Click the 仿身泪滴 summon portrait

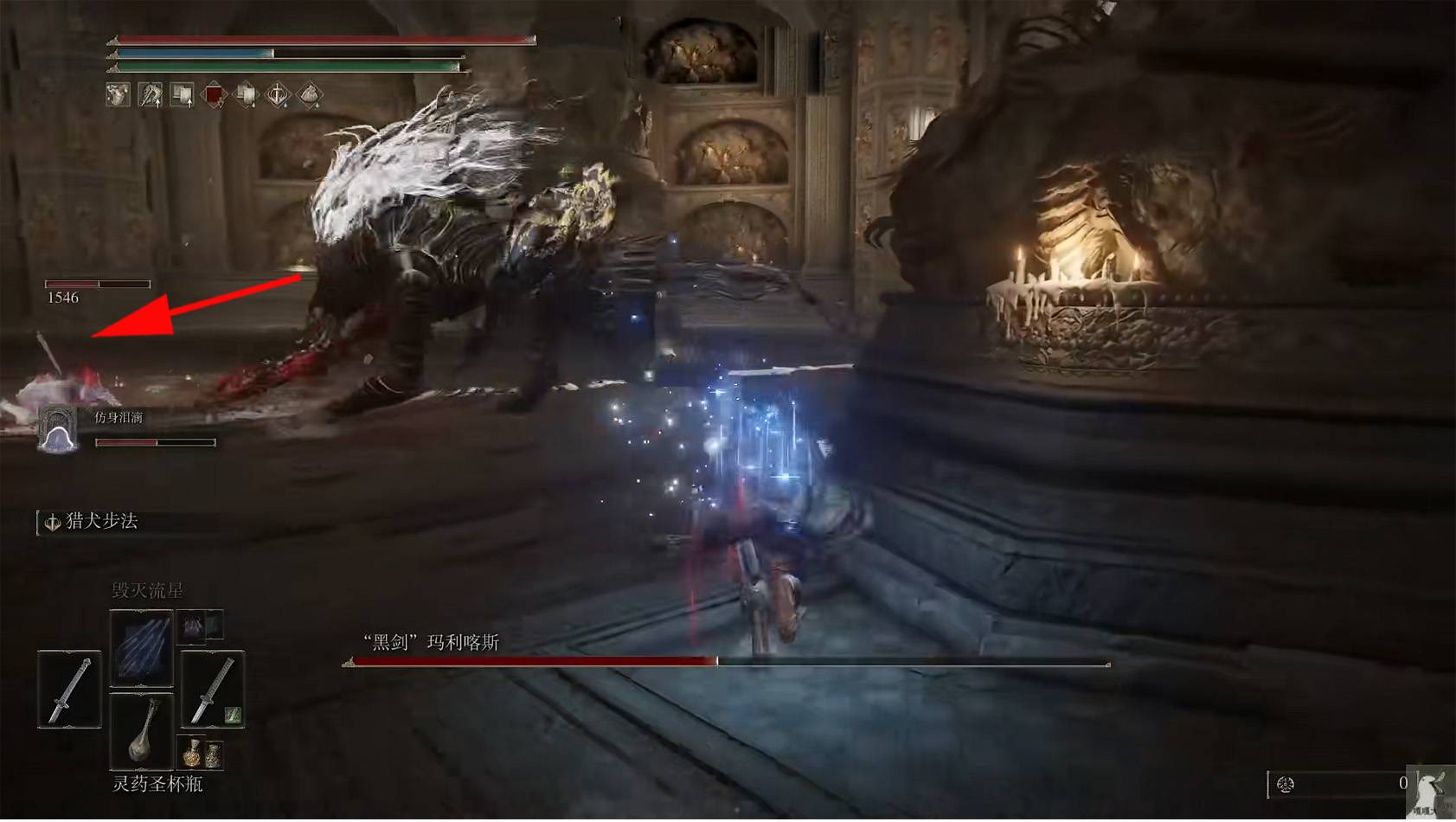click(x=58, y=430)
